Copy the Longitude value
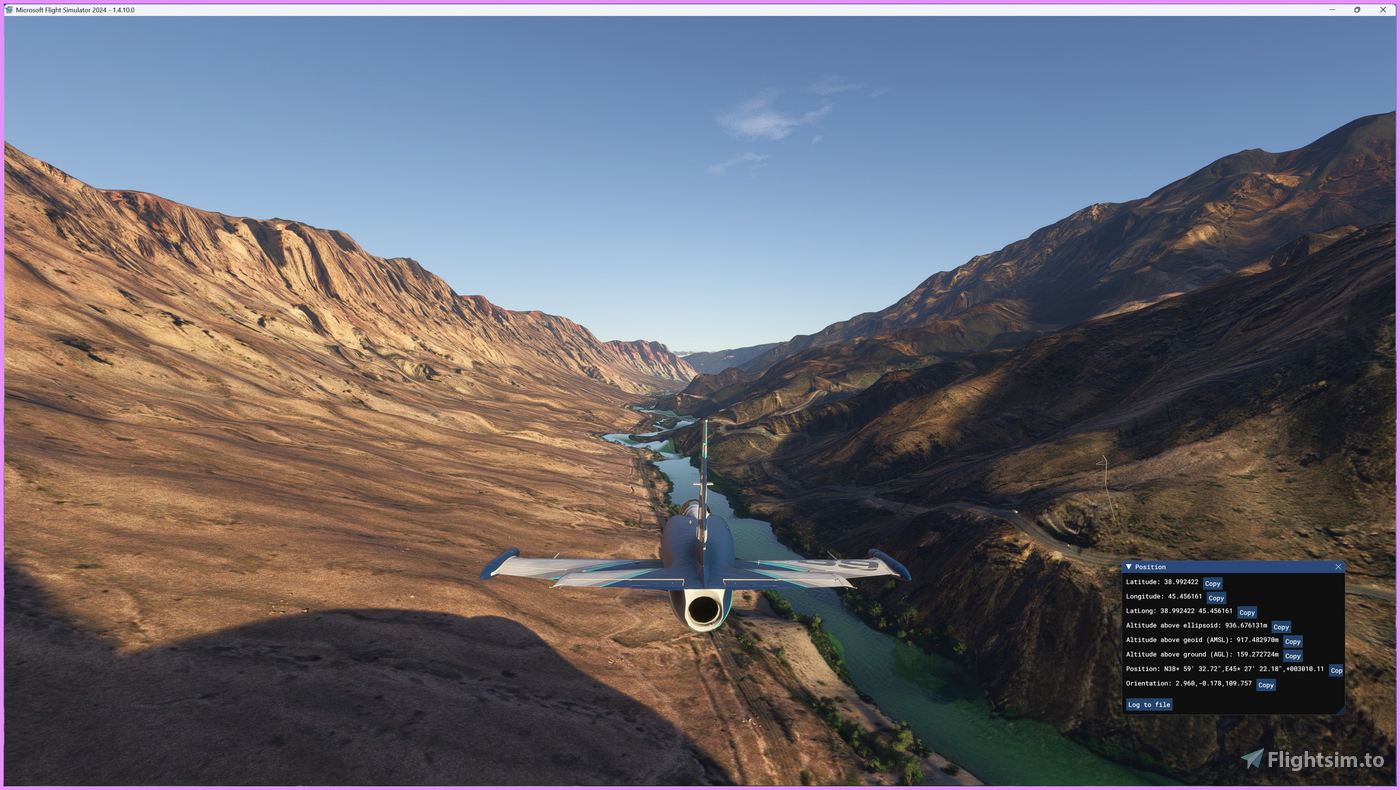1400x790 pixels. [1216, 598]
